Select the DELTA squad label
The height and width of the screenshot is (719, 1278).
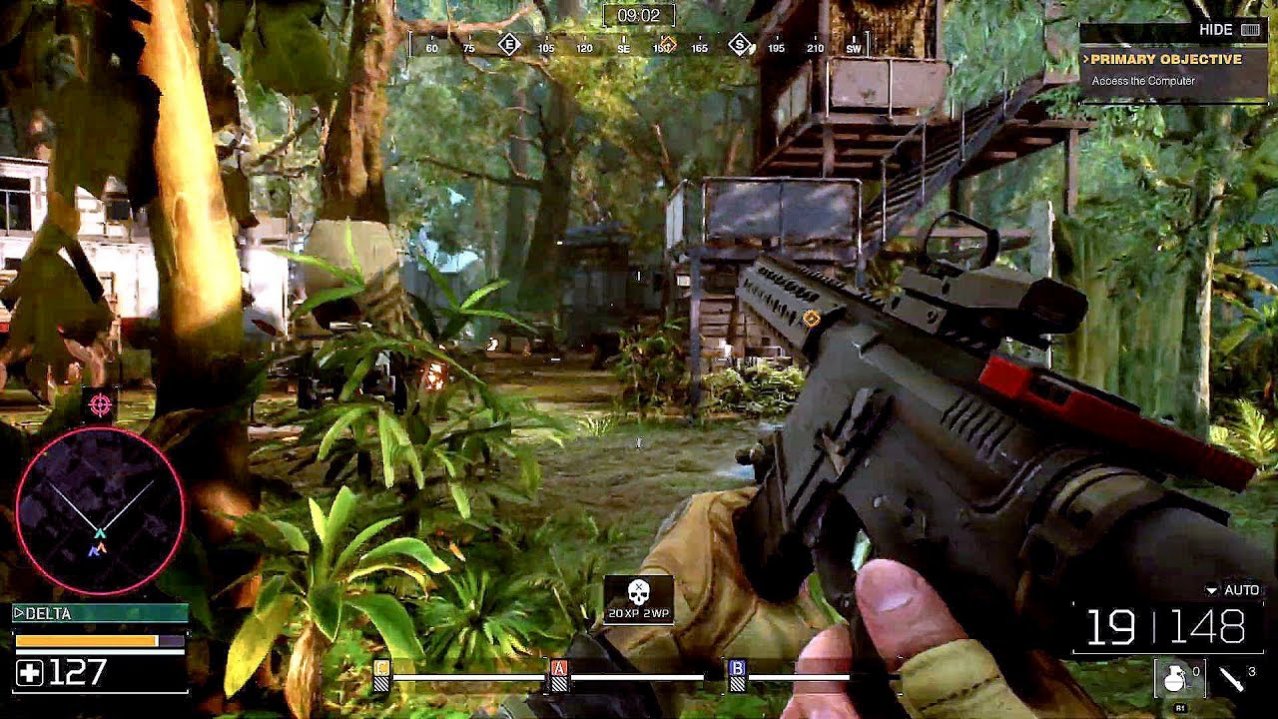[99, 613]
